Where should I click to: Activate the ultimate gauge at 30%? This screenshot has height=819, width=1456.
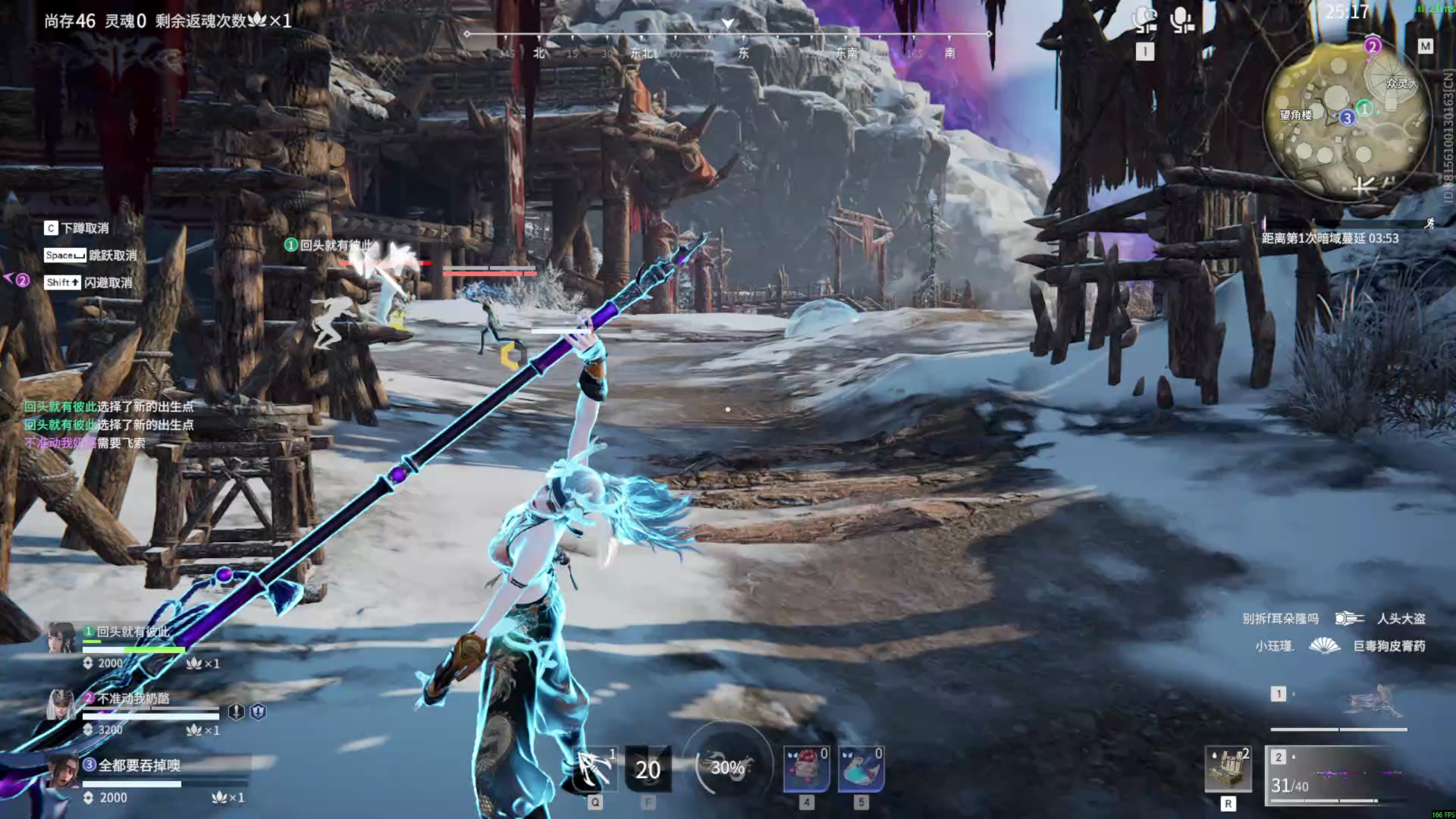coord(727,767)
